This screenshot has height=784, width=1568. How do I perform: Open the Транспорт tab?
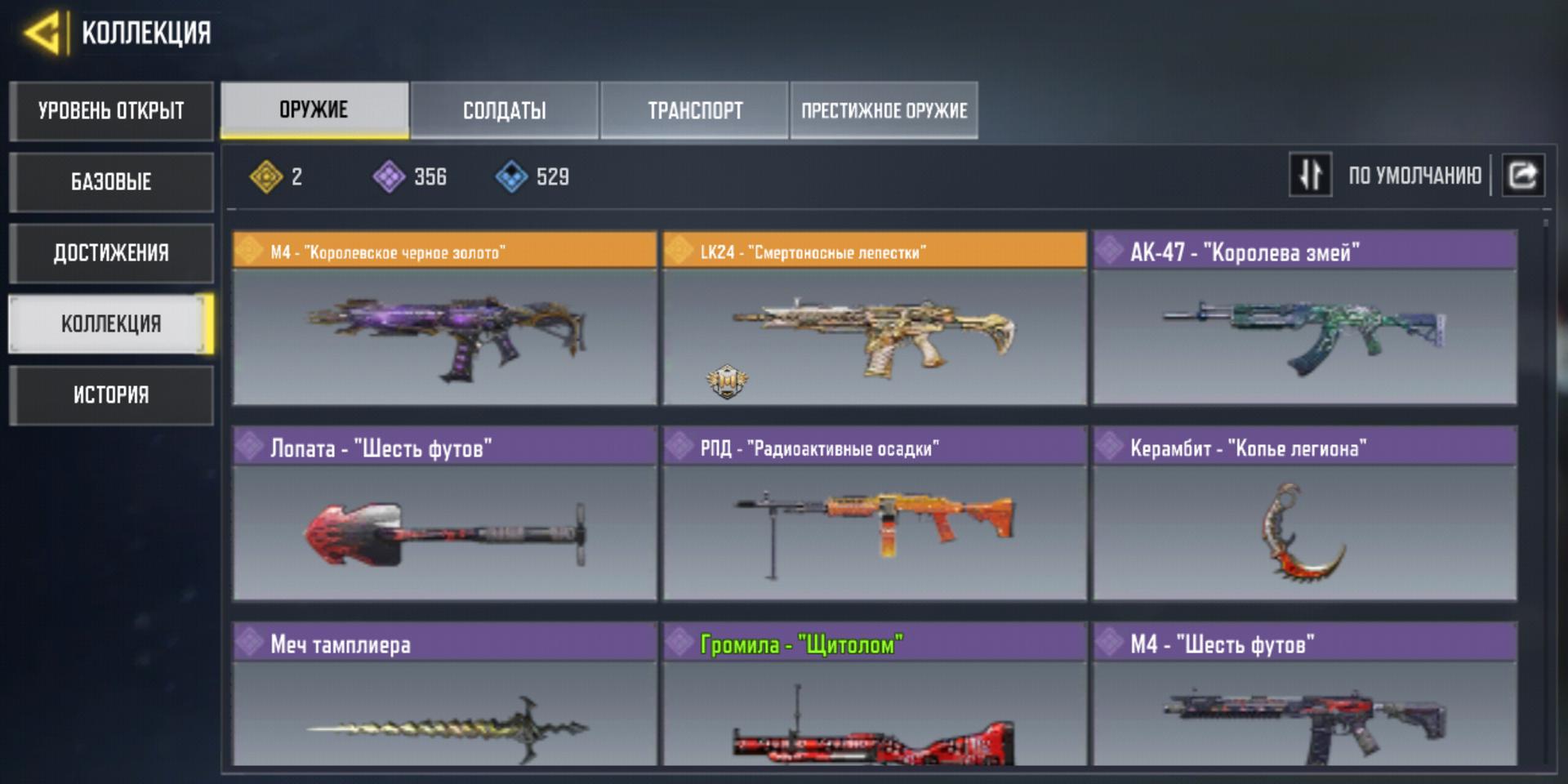(695, 110)
